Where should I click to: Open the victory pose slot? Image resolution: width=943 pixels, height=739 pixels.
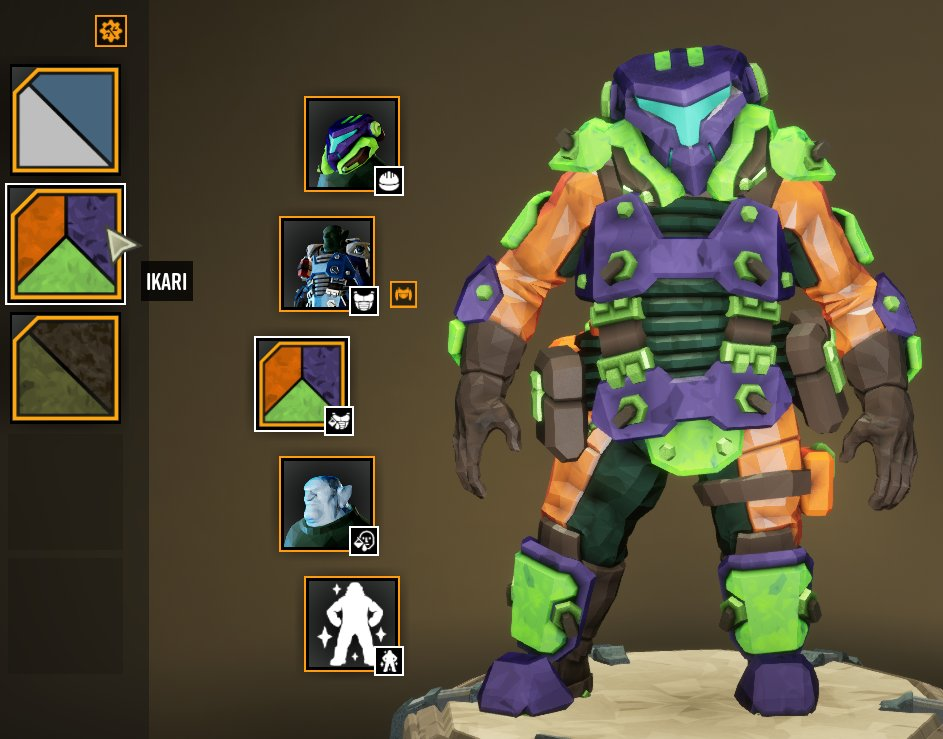(352, 624)
